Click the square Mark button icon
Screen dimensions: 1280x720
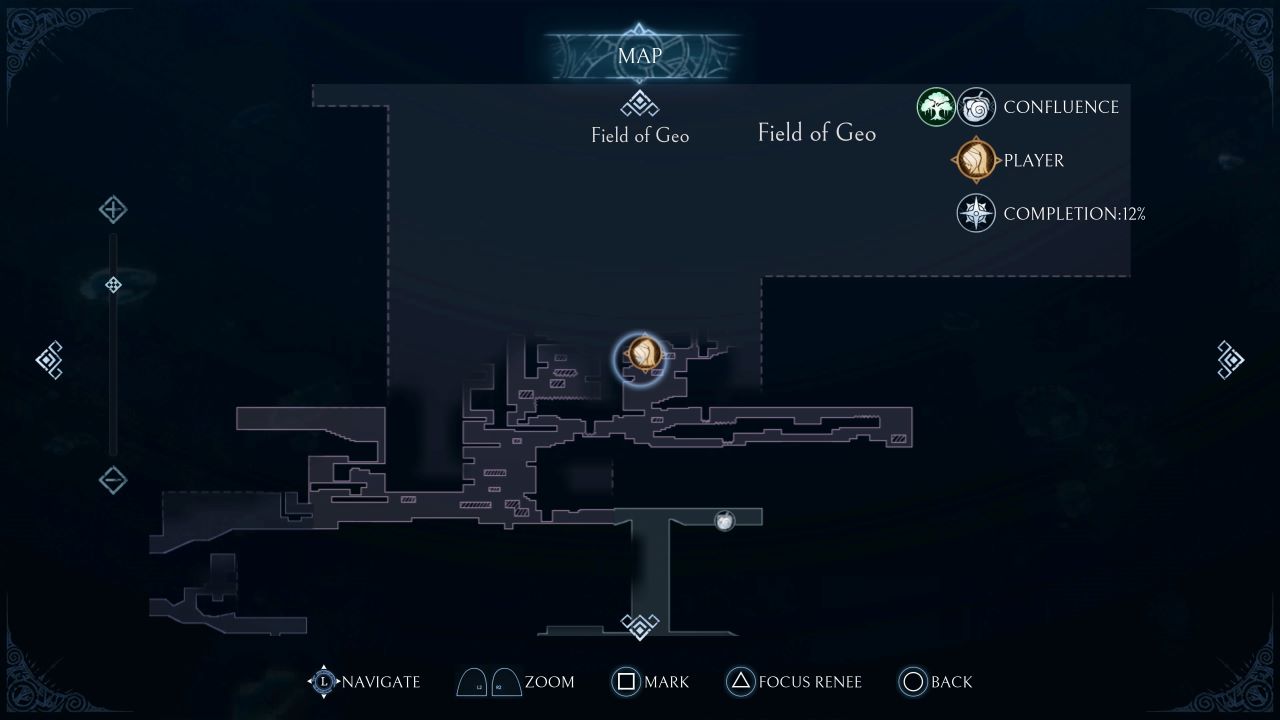pos(625,682)
